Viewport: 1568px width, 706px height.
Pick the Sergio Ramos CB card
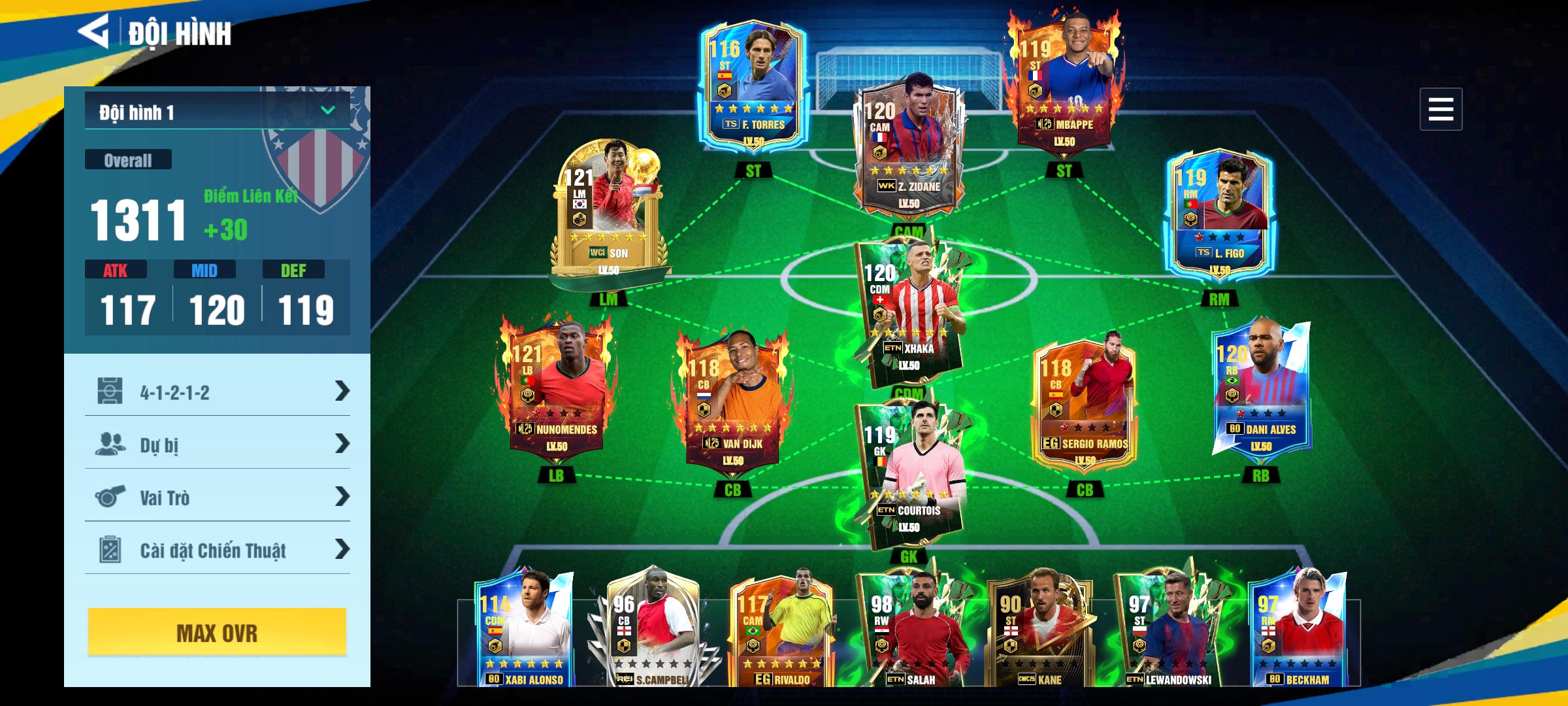pyautogui.click(x=1085, y=402)
